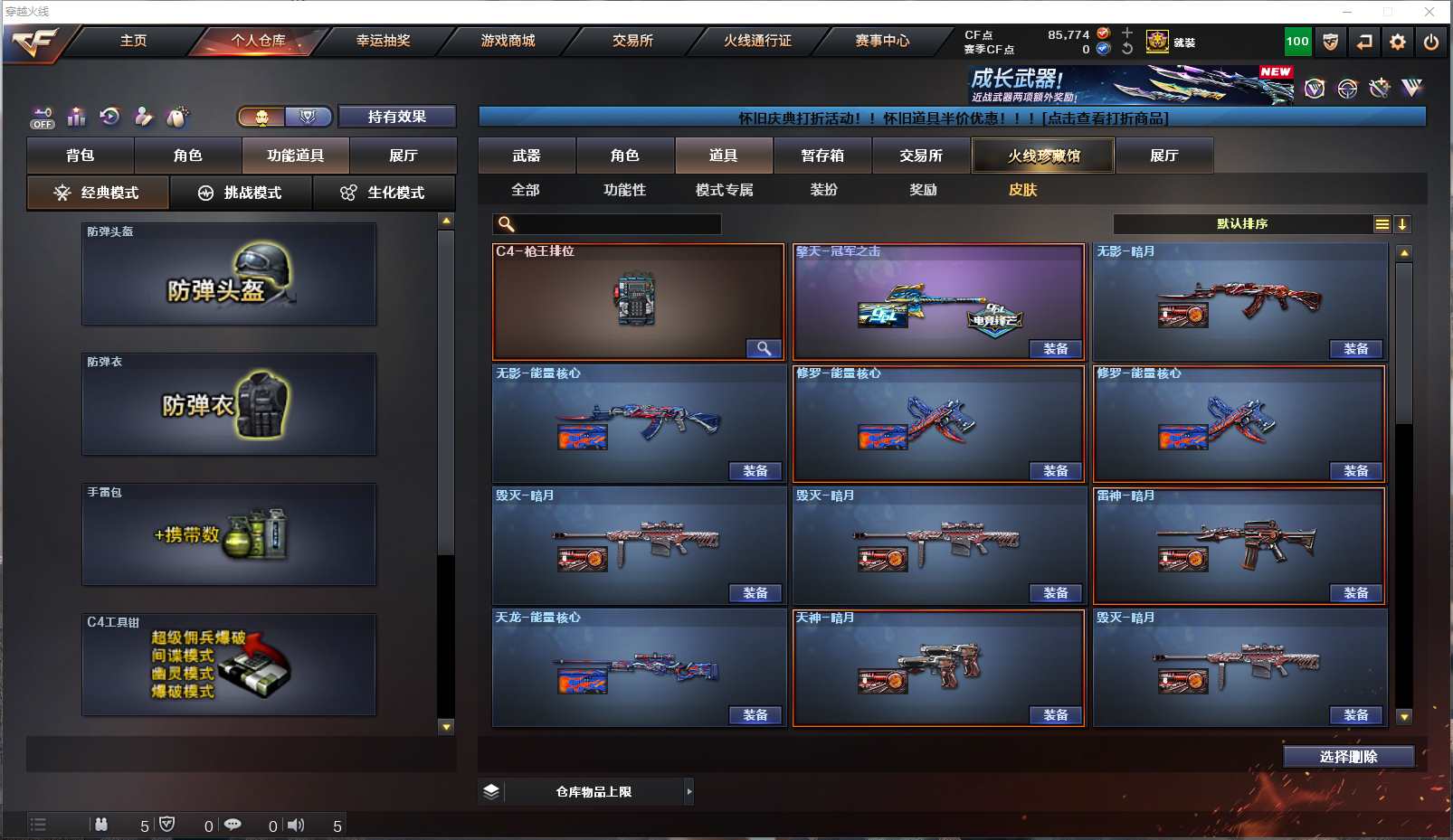Close the game window
This screenshot has width=1453, height=840.
coord(1429,12)
